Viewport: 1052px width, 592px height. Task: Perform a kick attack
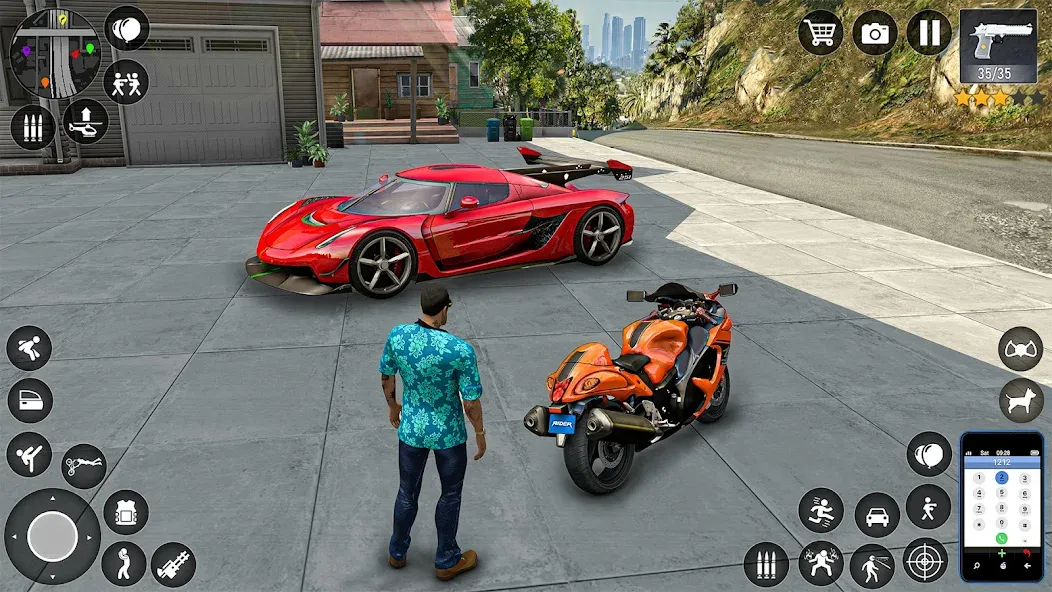click(x=29, y=455)
